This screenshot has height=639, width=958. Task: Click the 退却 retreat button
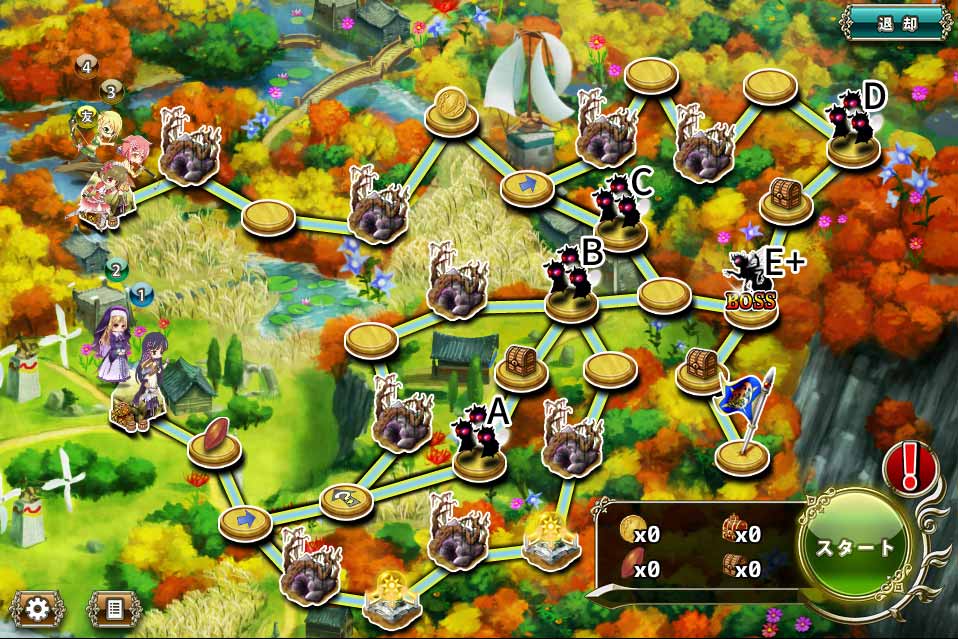(895, 22)
